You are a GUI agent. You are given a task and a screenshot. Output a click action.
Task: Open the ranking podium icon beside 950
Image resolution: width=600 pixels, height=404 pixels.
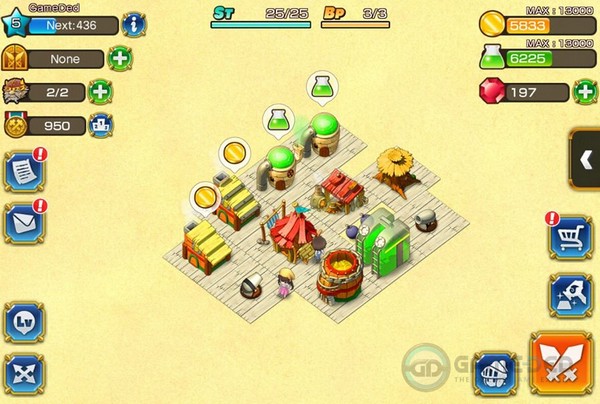click(x=100, y=125)
